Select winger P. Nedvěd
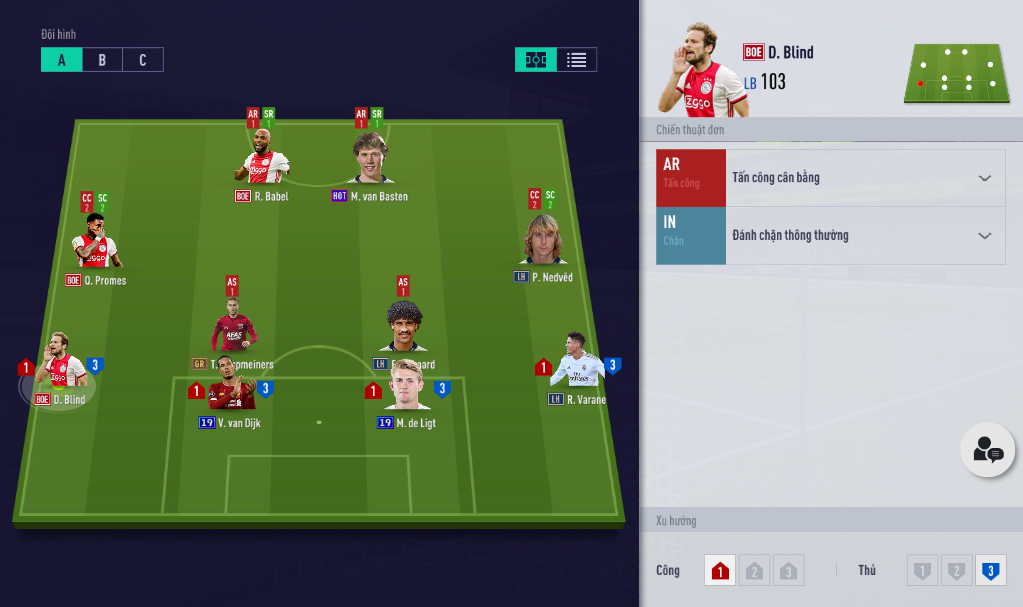Viewport: 1023px width, 607px height. (543, 242)
